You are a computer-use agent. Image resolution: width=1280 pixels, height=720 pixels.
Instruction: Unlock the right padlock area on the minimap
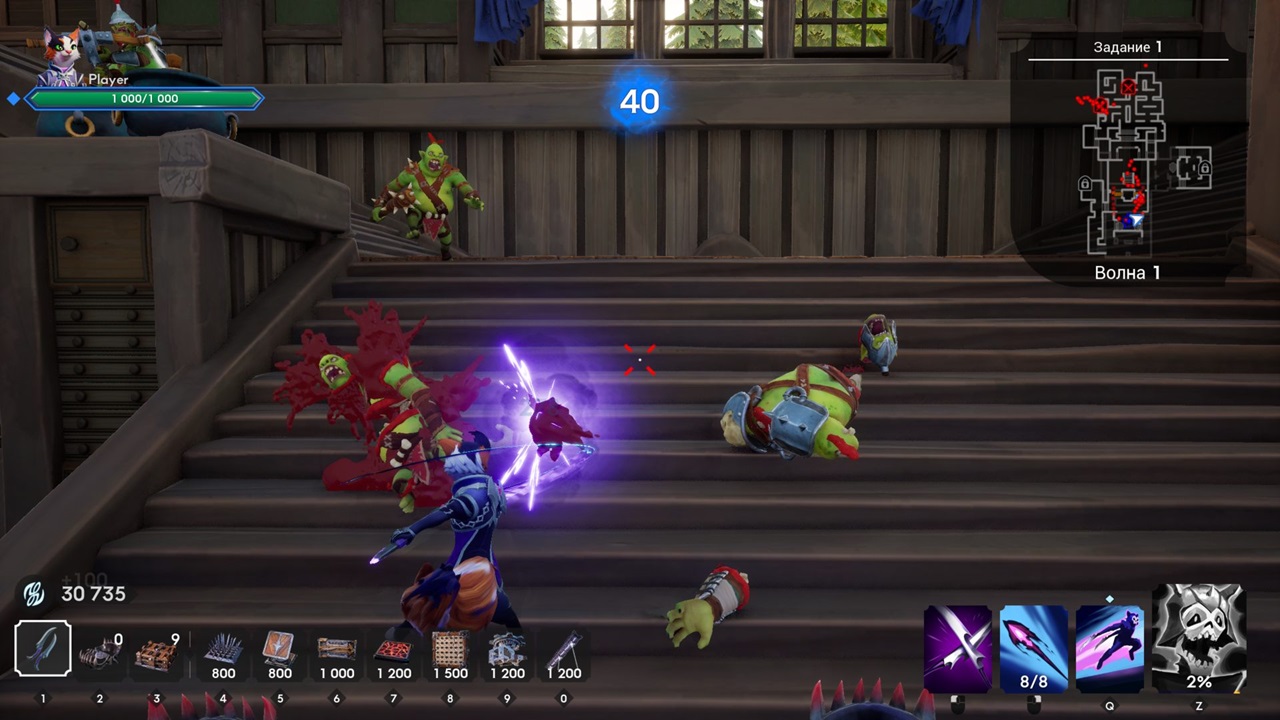(1206, 168)
